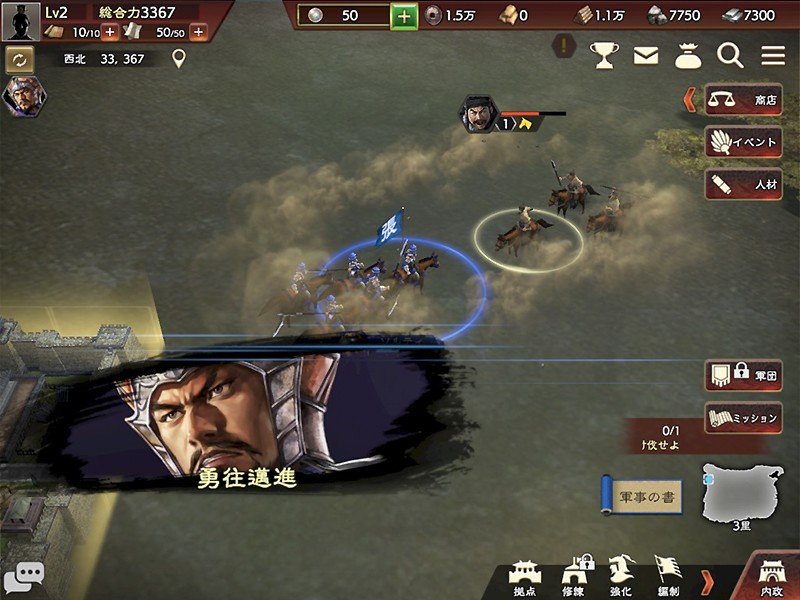Open the 3里 minimap
The image size is (800, 600).
pyautogui.click(x=744, y=494)
